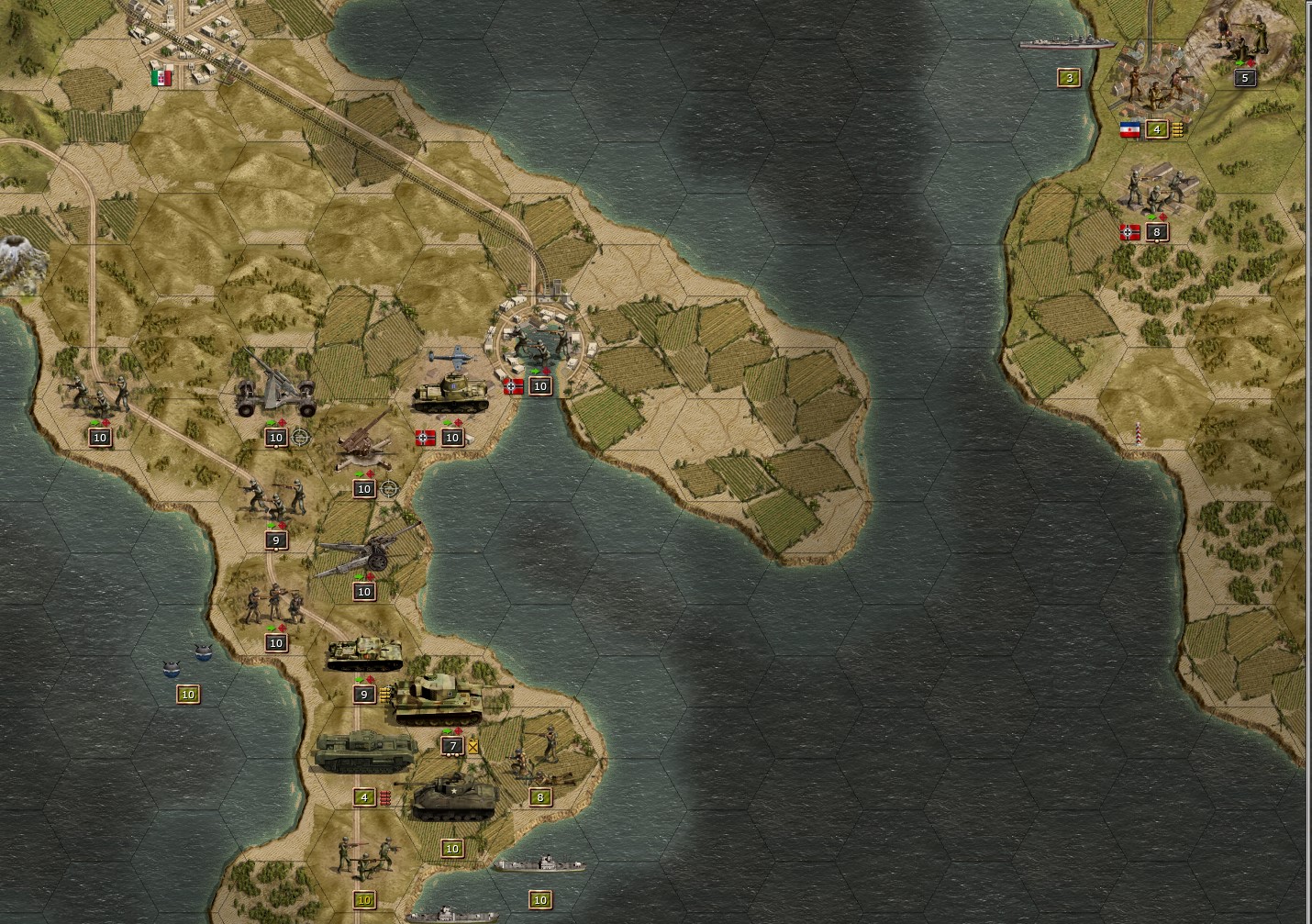Select the Allied battleship near the top right

(1069, 41)
